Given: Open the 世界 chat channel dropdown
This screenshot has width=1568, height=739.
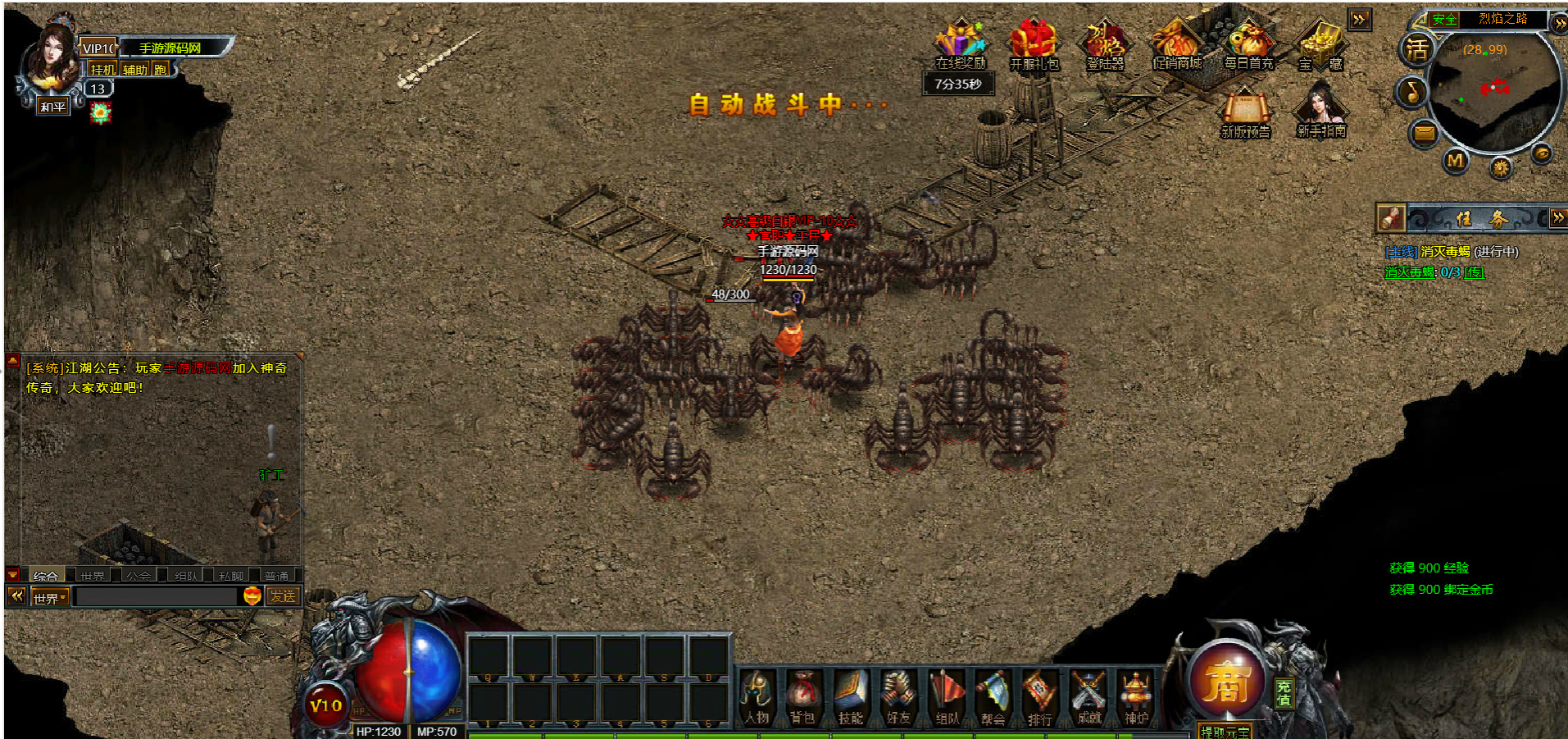Looking at the screenshot, I should pos(50,598).
